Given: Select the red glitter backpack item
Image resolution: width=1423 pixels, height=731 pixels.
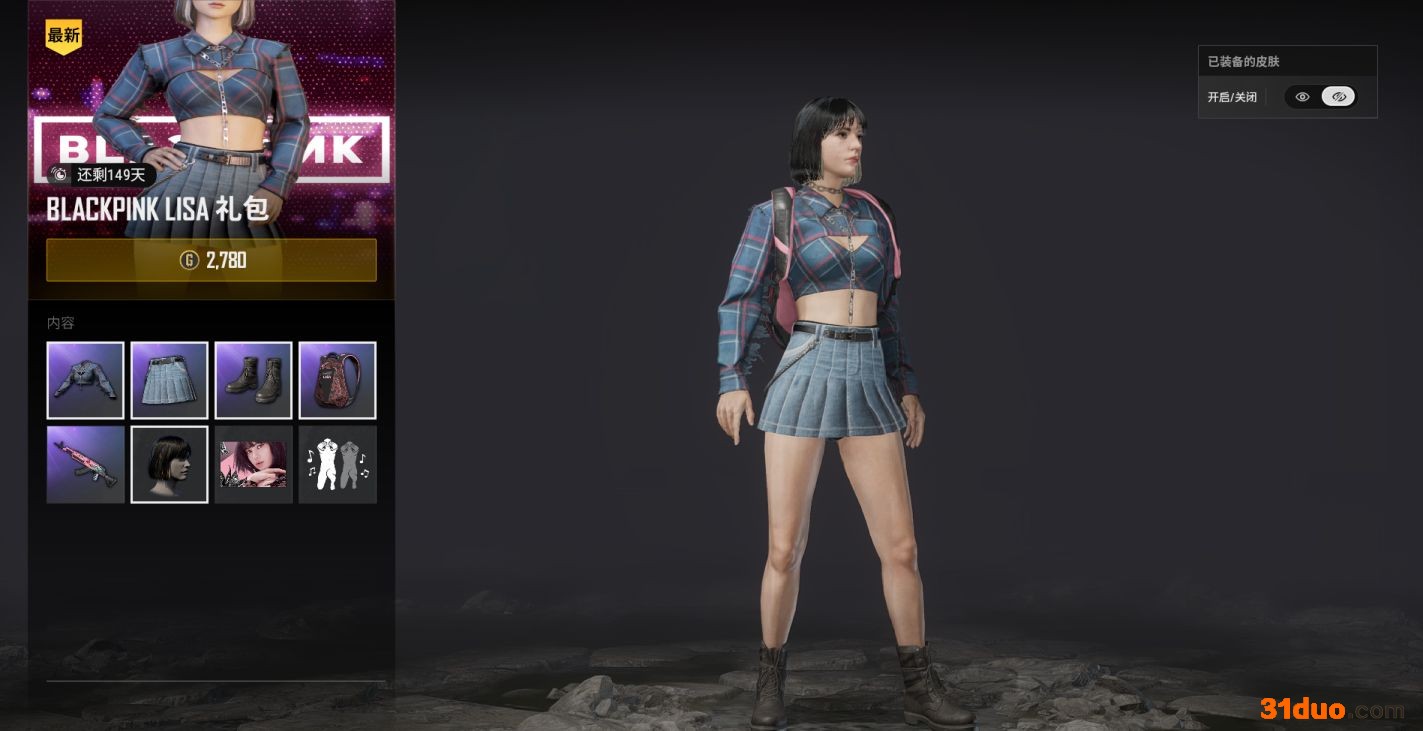Looking at the screenshot, I should (x=337, y=380).
